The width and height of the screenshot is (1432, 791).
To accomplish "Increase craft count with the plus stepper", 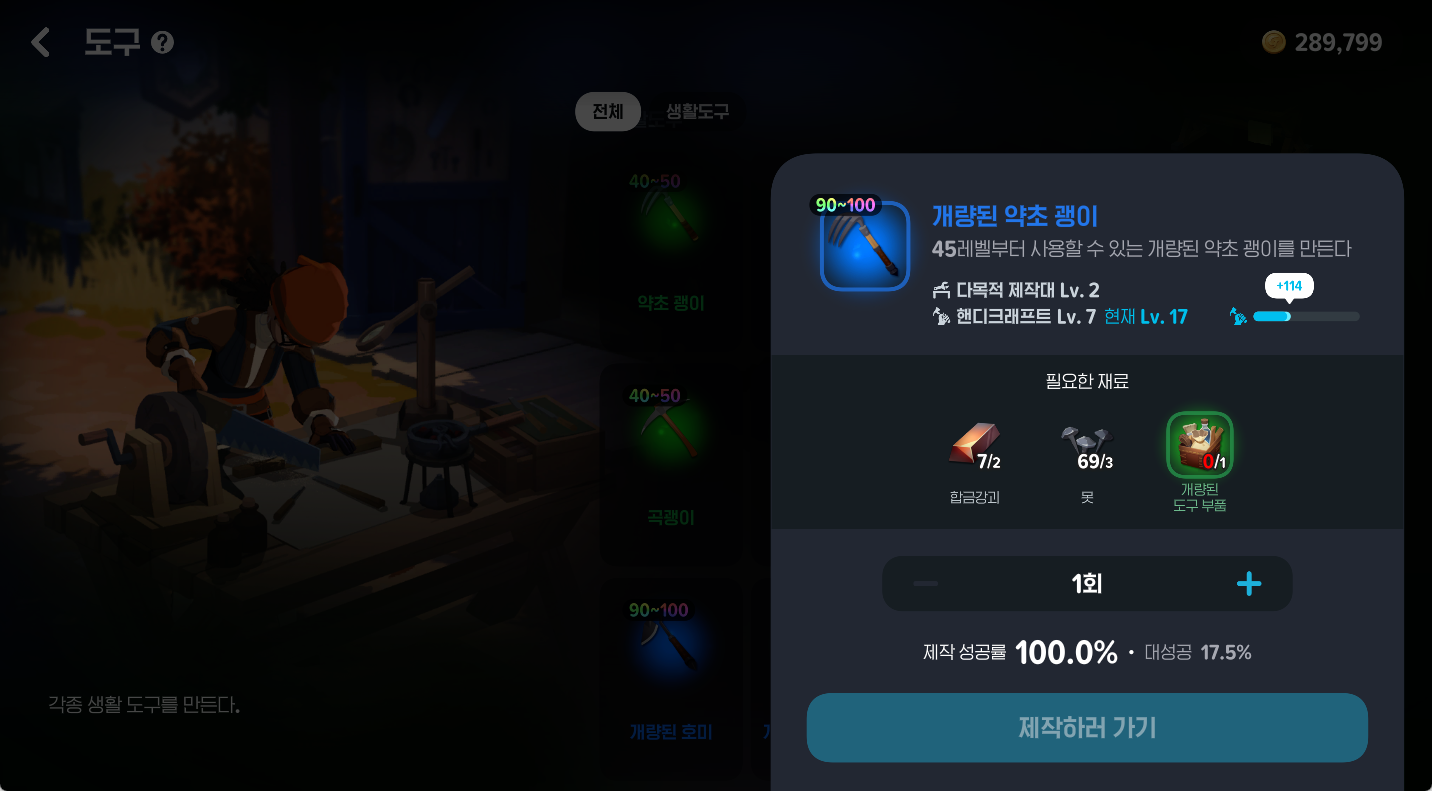I will [x=1248, y=583].
